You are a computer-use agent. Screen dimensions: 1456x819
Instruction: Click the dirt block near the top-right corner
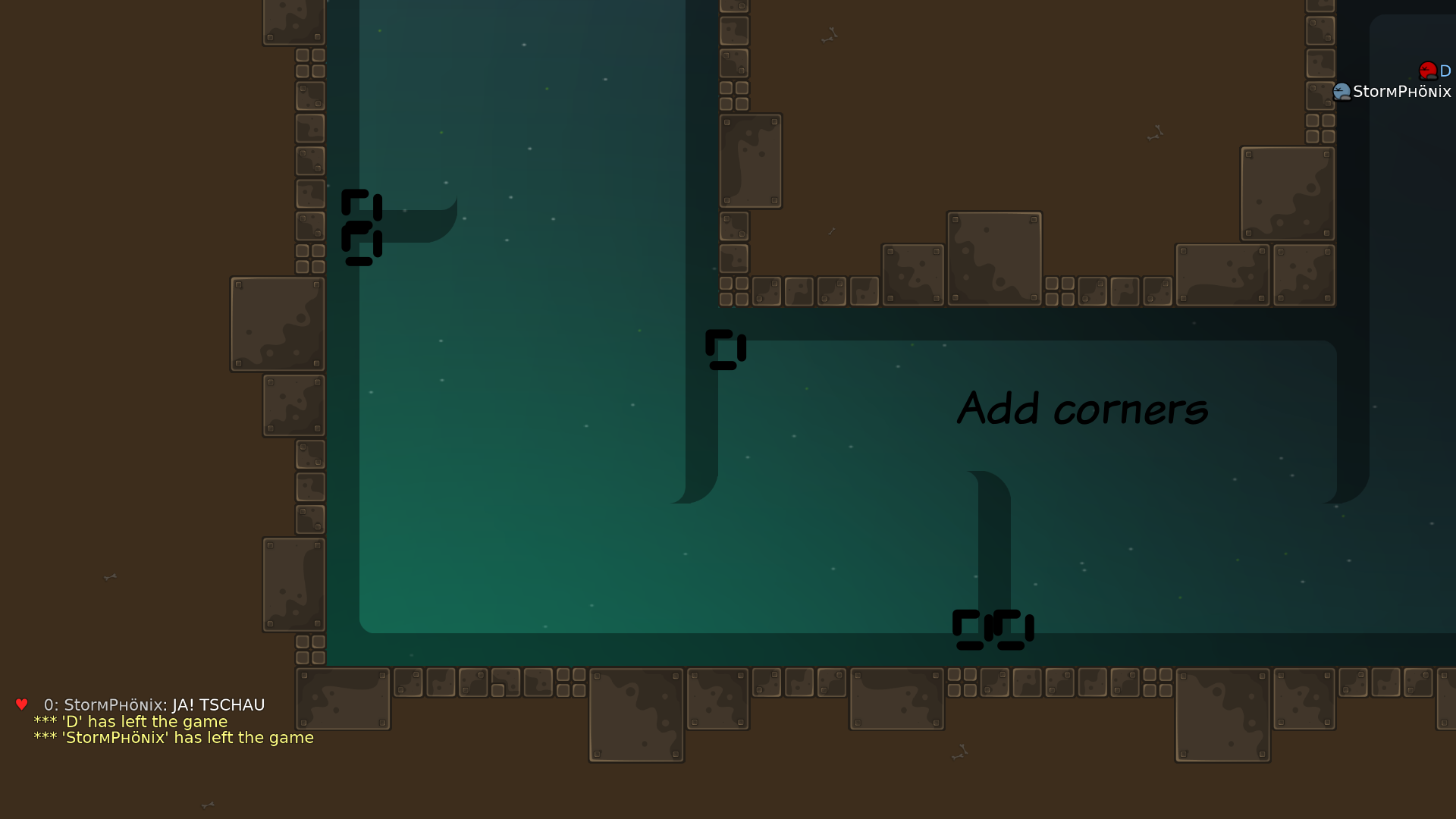1288,192
